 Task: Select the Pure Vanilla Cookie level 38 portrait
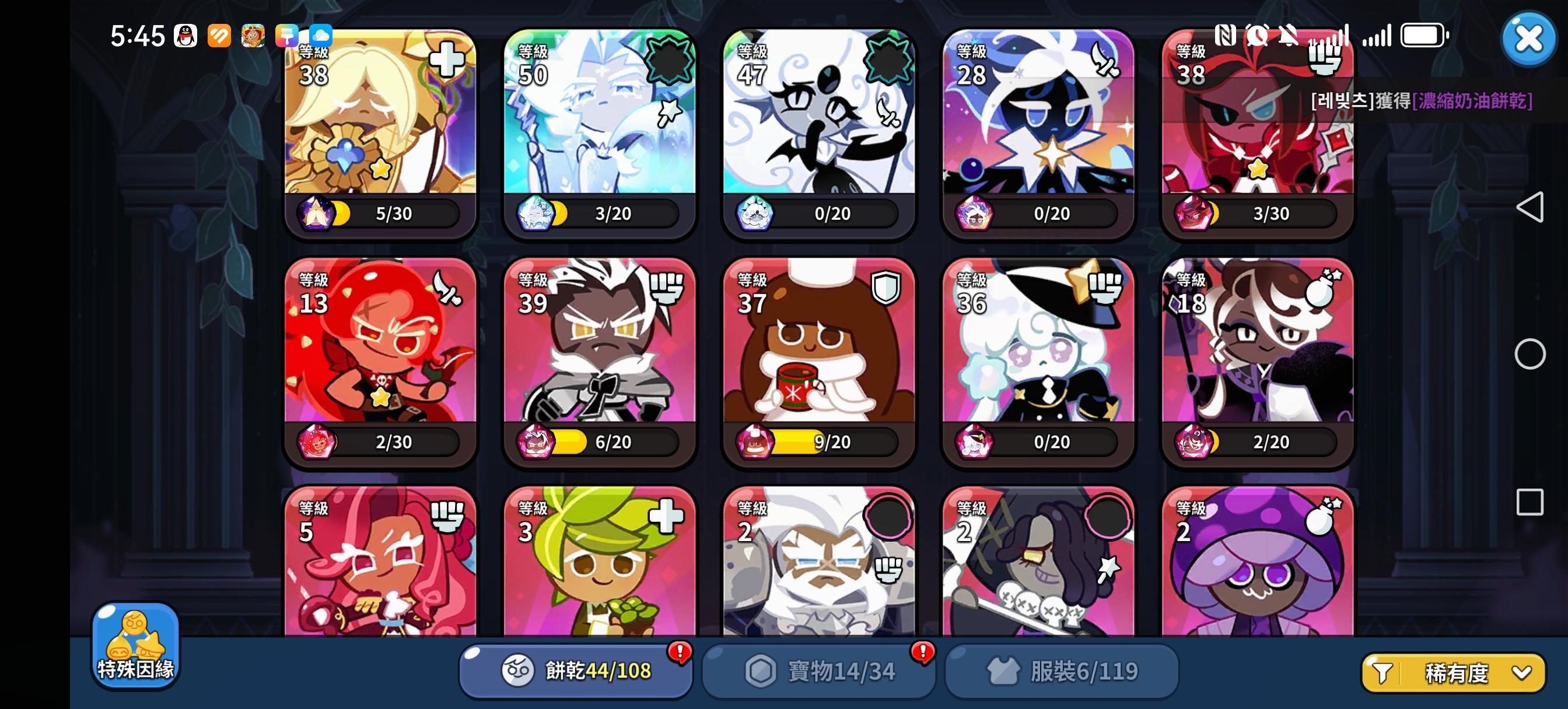pos(377,122)
